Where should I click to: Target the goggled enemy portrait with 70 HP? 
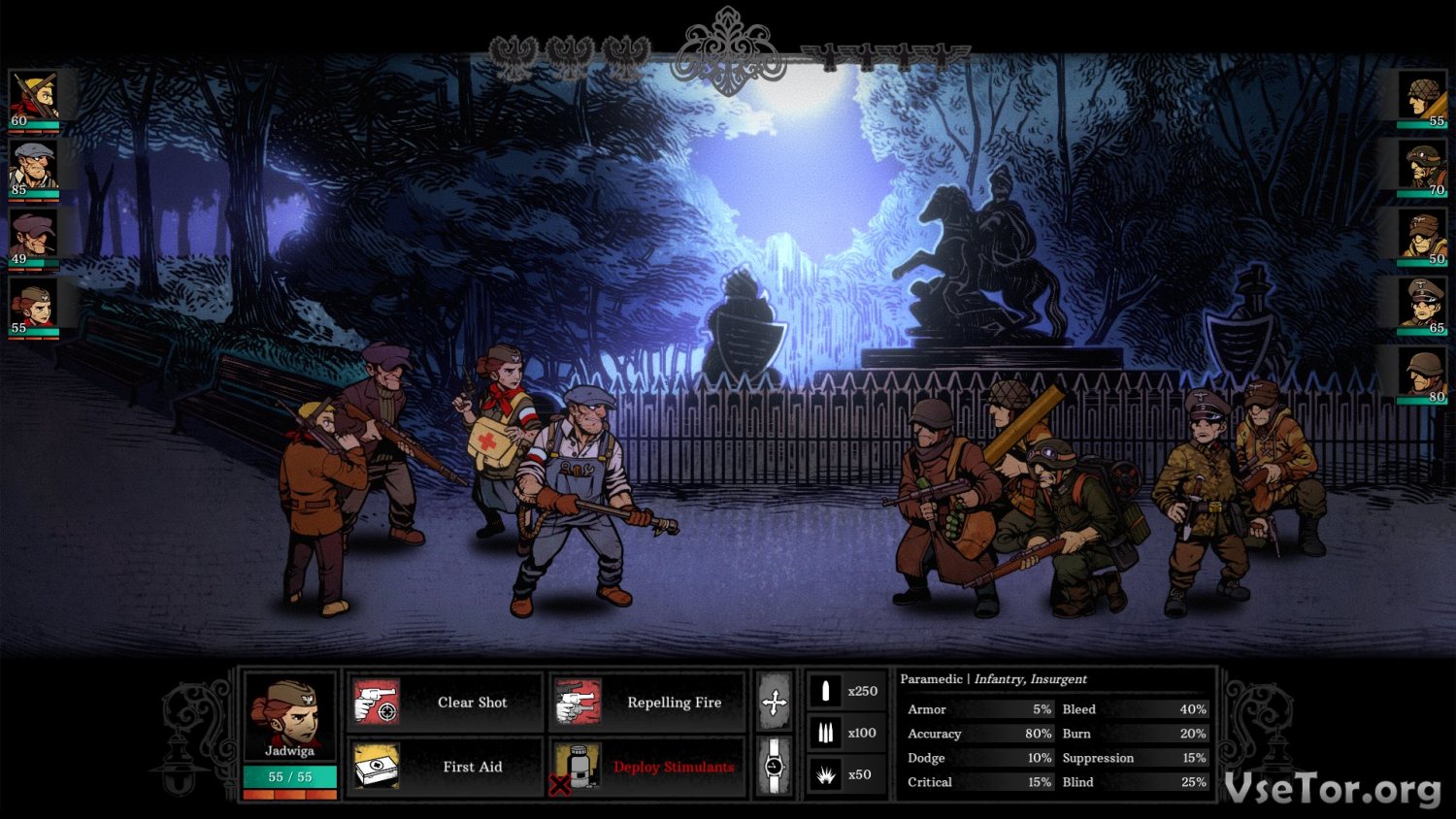(x=1423, y=168)
